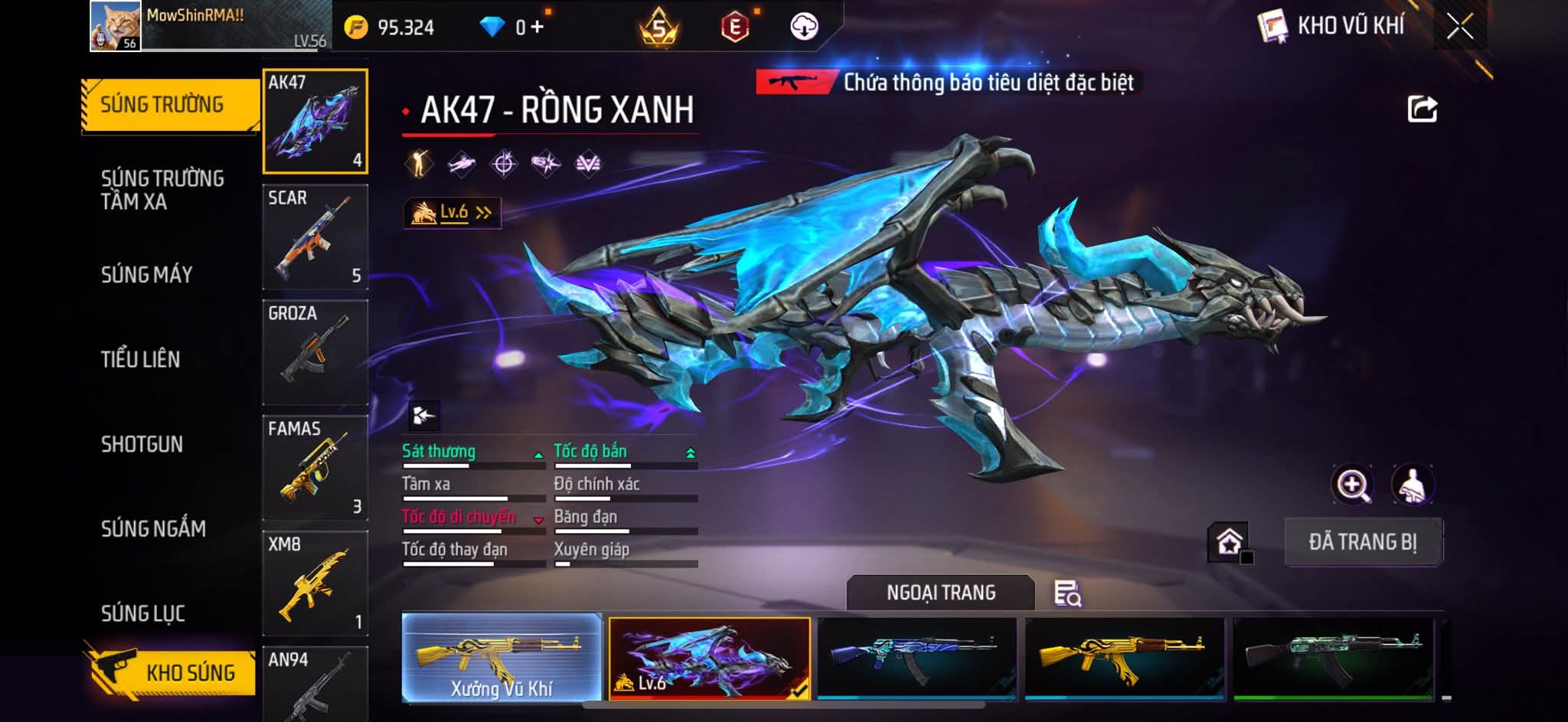The width and height of the screenshot is (1568, 722).
Task: Close the weapon vault screen
Action: click(1459, 27)
